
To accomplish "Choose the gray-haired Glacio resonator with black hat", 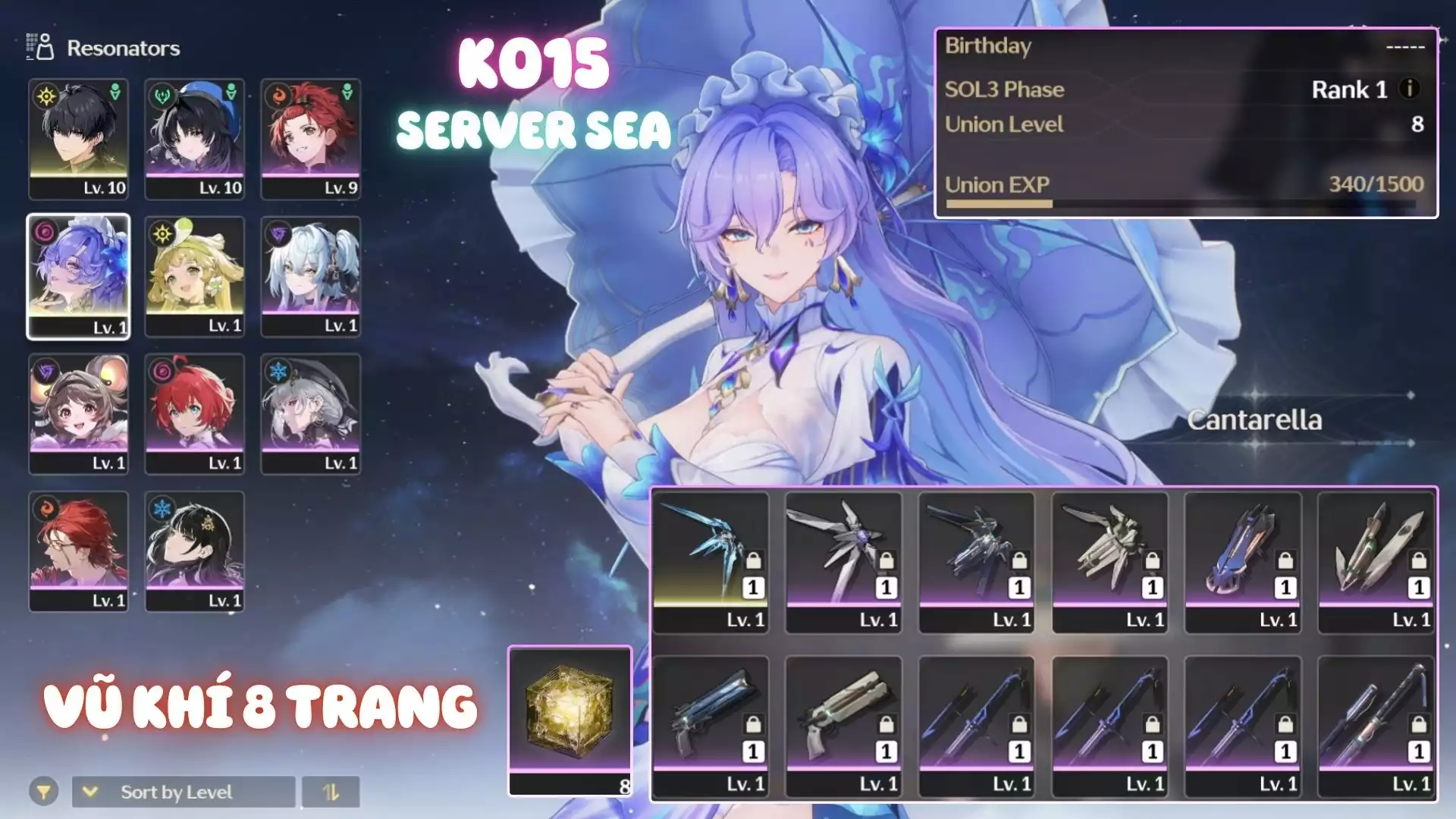I will pos(311,413).
